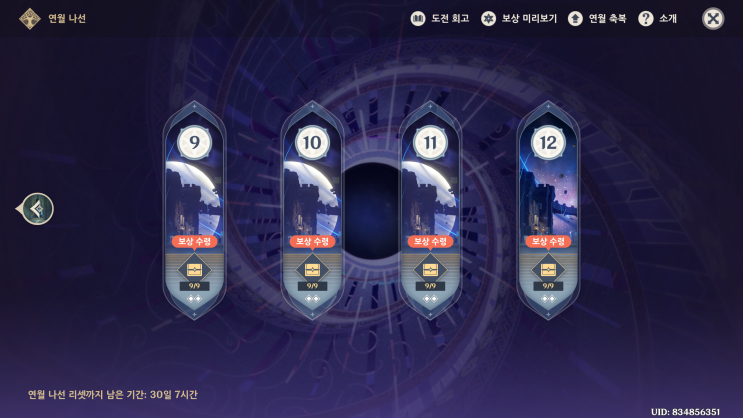Image resolution: width=743 pixels, height=418 pixels.
Task: Claim floor 9 보상 수령 reward
Action: click(194, 241)
